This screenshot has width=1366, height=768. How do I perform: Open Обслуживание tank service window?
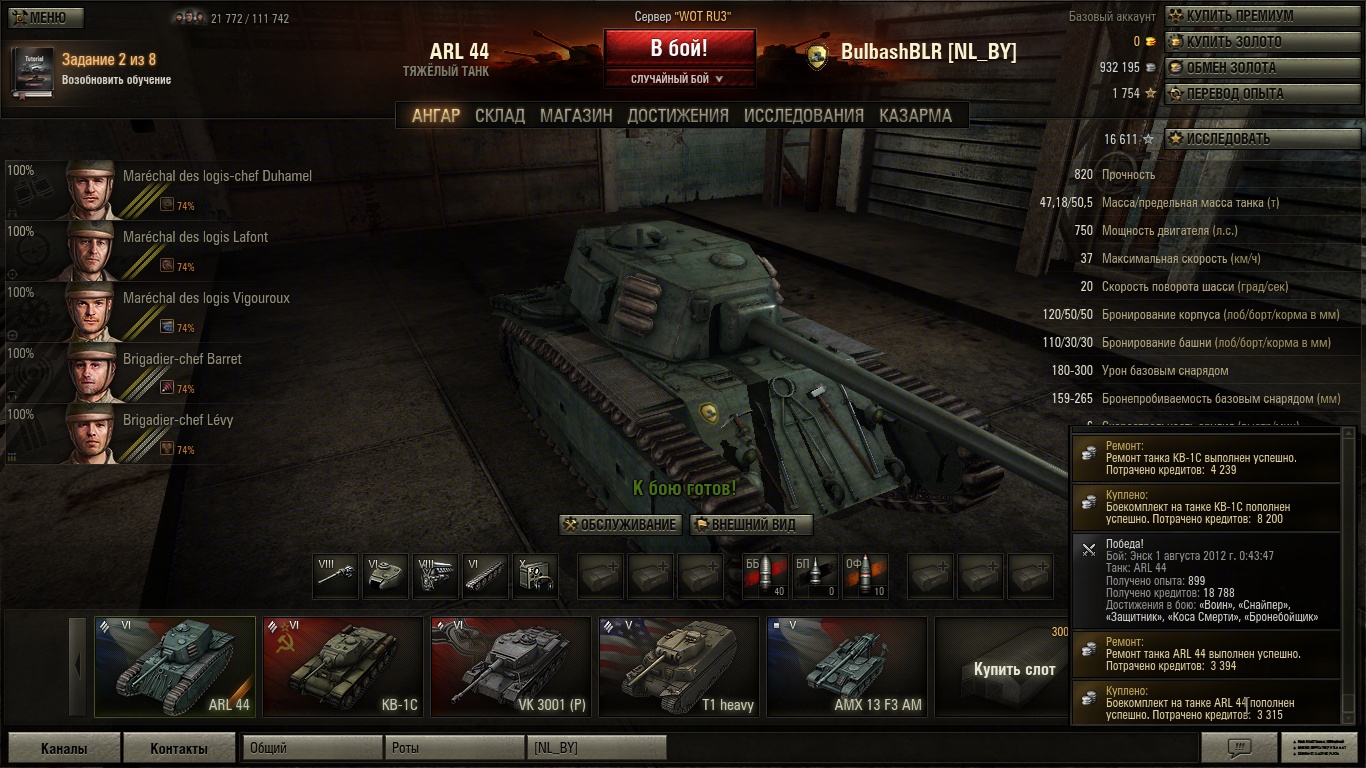tap(620, 525)
